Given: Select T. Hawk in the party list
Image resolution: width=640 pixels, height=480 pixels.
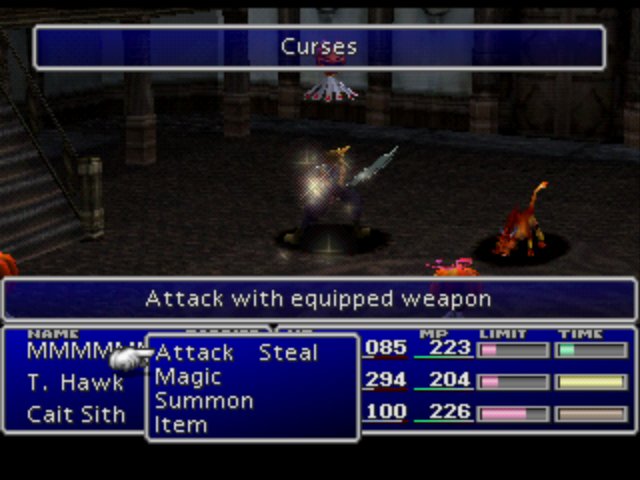Looking at the screenshot, I should (76, 383).
